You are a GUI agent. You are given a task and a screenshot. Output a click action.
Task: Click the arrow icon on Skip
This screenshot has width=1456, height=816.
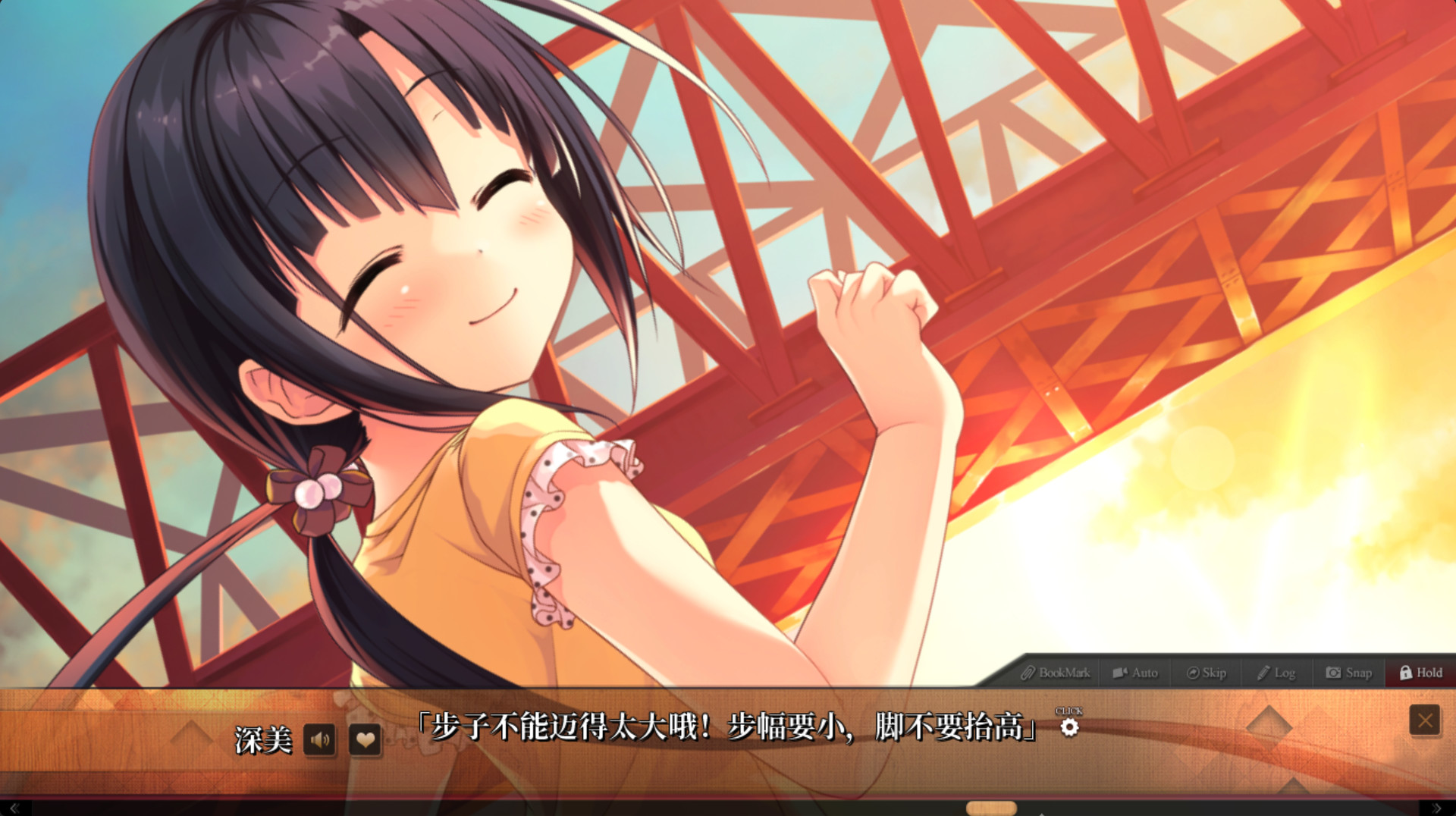tap(1193, 673)
